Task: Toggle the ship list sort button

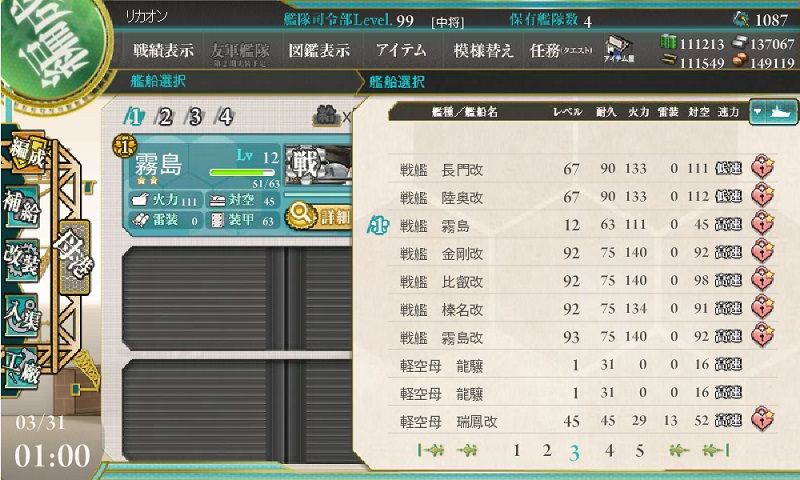Action: pyautogui.click(x=772, y=111)
